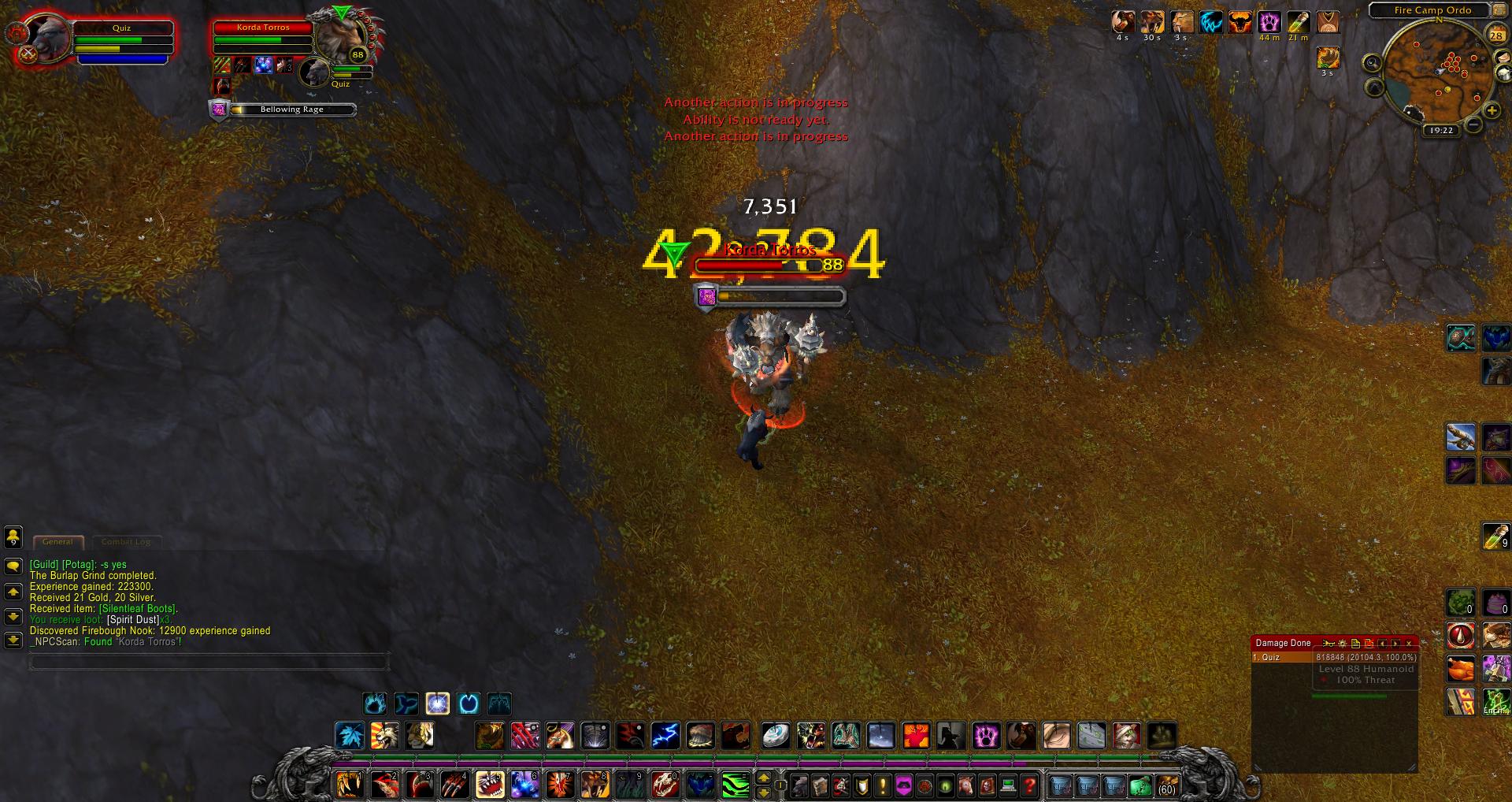Activate the blue lightning bolt ability
Image resolution: width=1512 pixels, height=802 pixels.
point(665,736)
